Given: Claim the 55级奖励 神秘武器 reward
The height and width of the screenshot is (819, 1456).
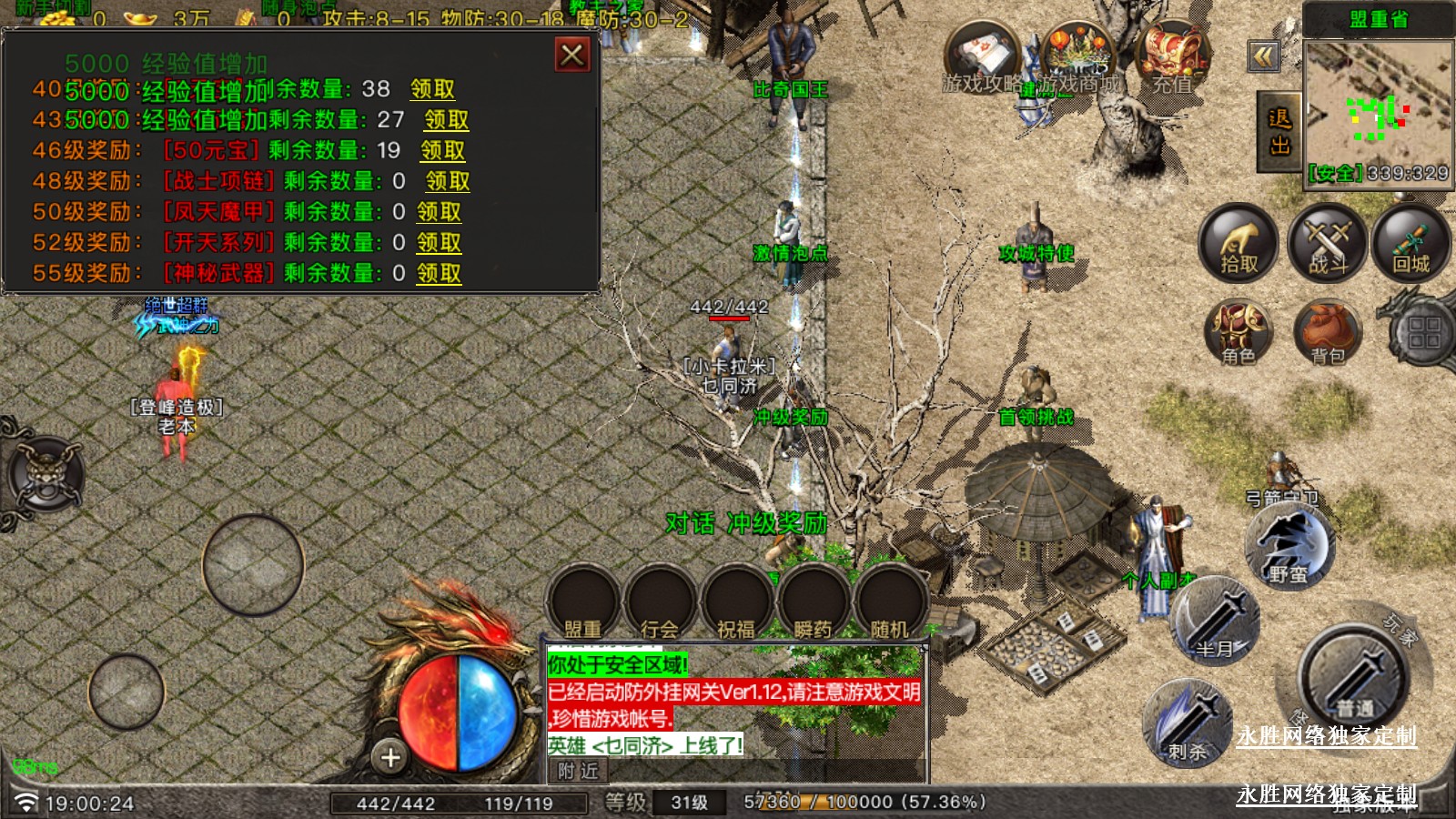Looking at the screenshot, I should click(x=439, y=273).
